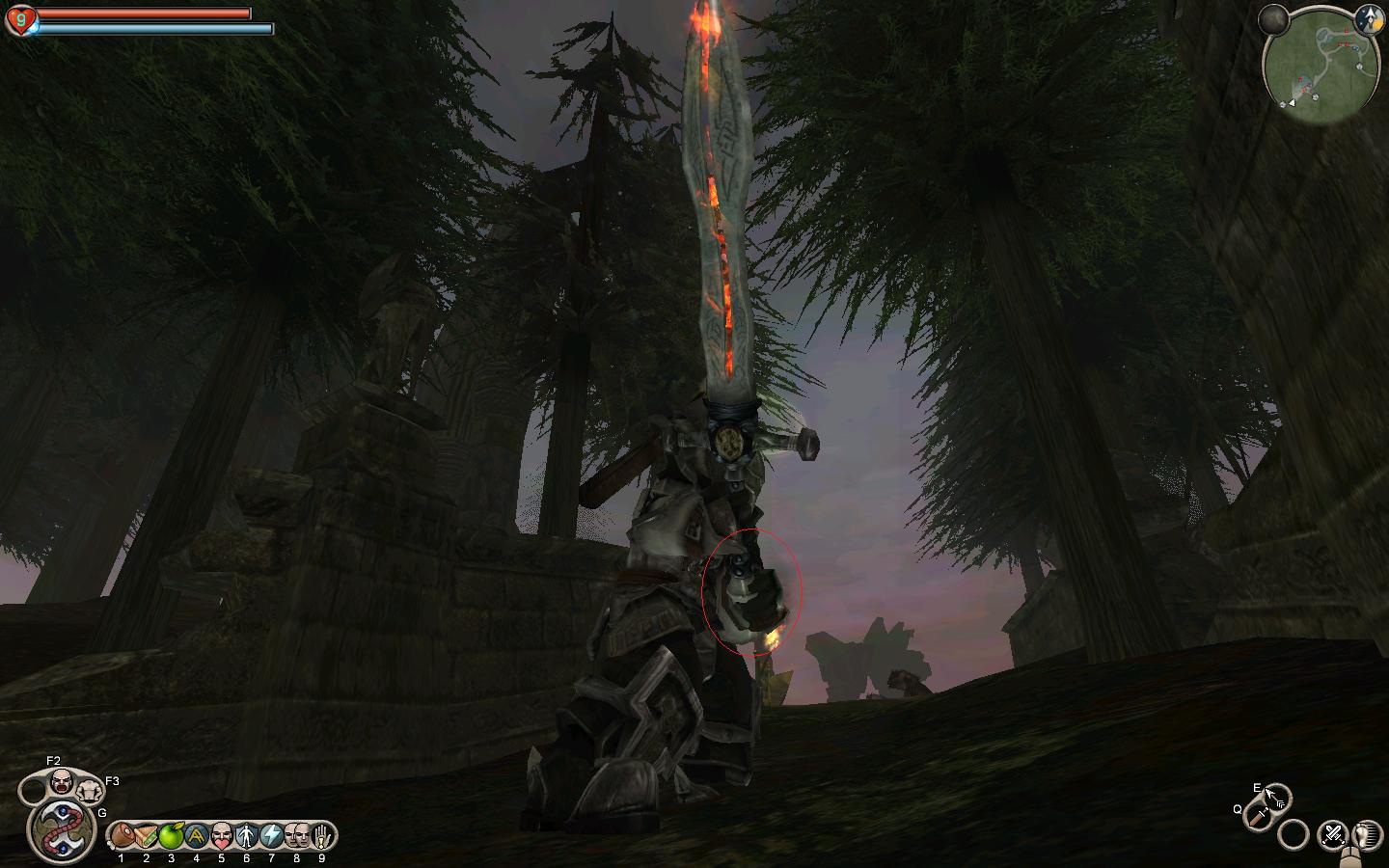Viewport: 1389px width, 868px height.
Task: Open the serpent and blades round emblem
Action: click(60, 829)
